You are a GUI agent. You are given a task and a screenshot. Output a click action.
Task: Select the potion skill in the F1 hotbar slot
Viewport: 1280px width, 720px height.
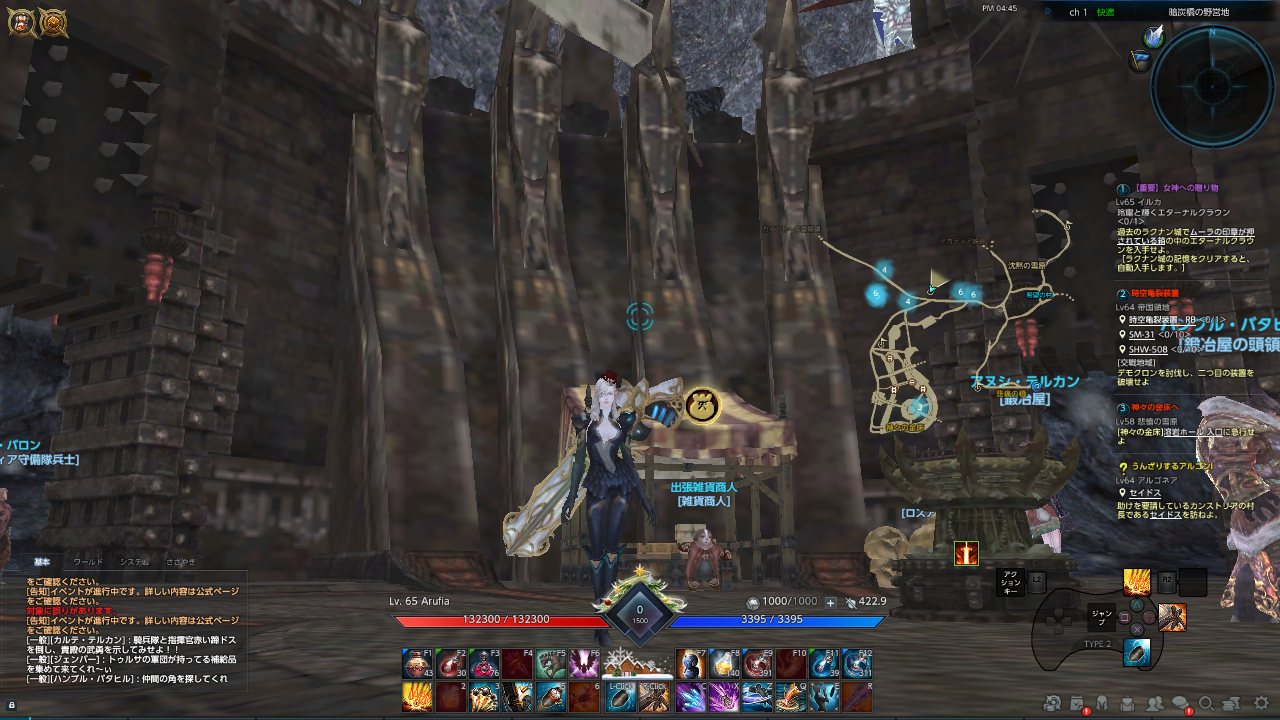point(417,662)
